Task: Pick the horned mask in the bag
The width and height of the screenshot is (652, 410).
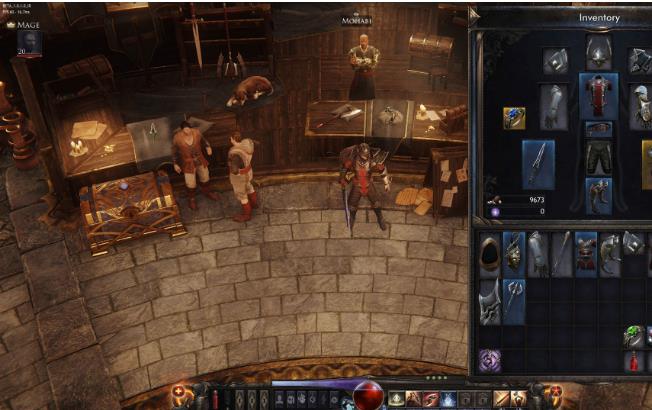Action: click(514, 254)
